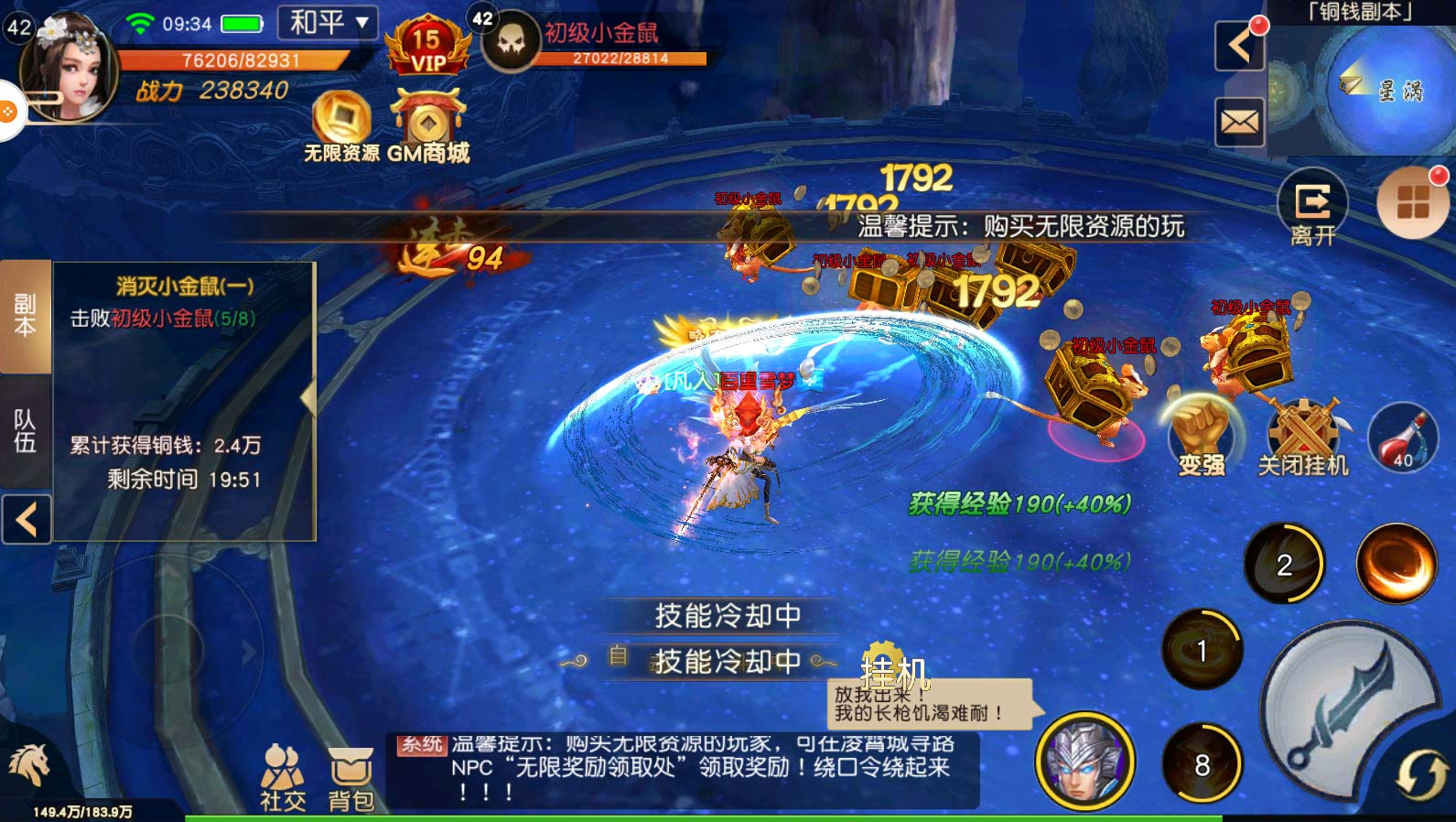Use the red health potion
The height and width of the screenshot is (822, 1456).
[x=1401, y=438]
